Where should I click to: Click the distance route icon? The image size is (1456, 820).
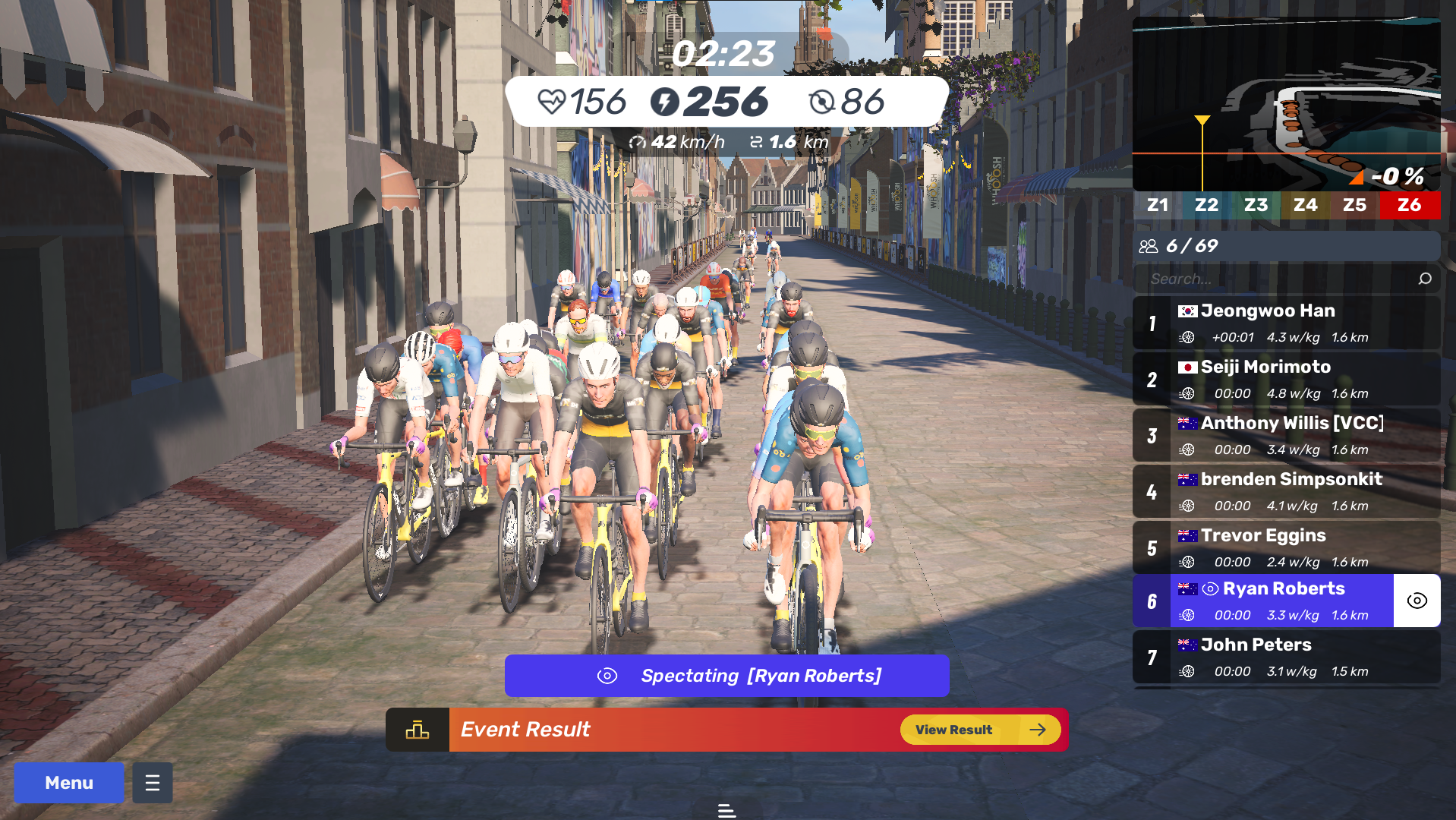[758, 141]
